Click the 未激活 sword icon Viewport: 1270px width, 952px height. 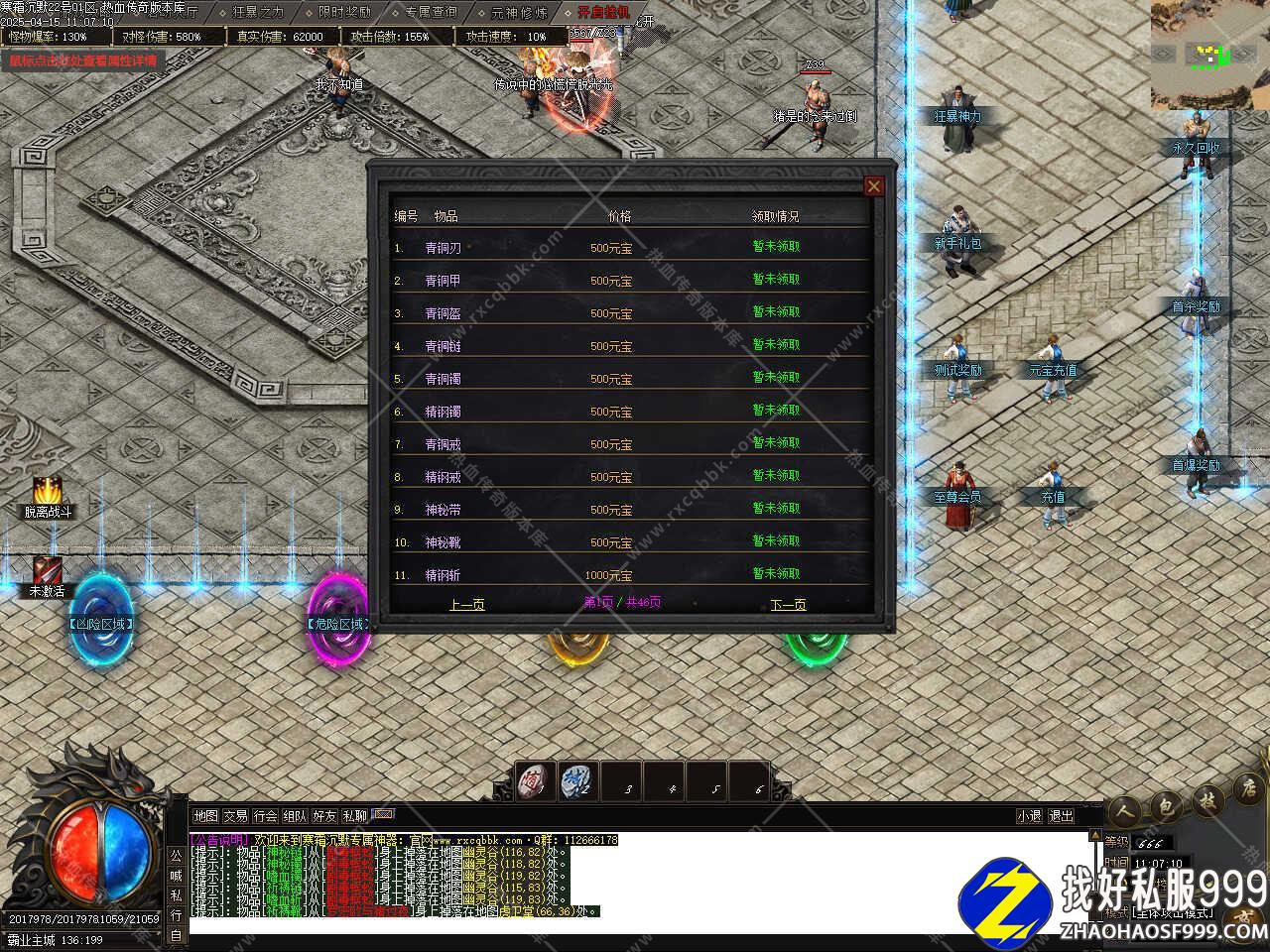click(x=47, y=570)
